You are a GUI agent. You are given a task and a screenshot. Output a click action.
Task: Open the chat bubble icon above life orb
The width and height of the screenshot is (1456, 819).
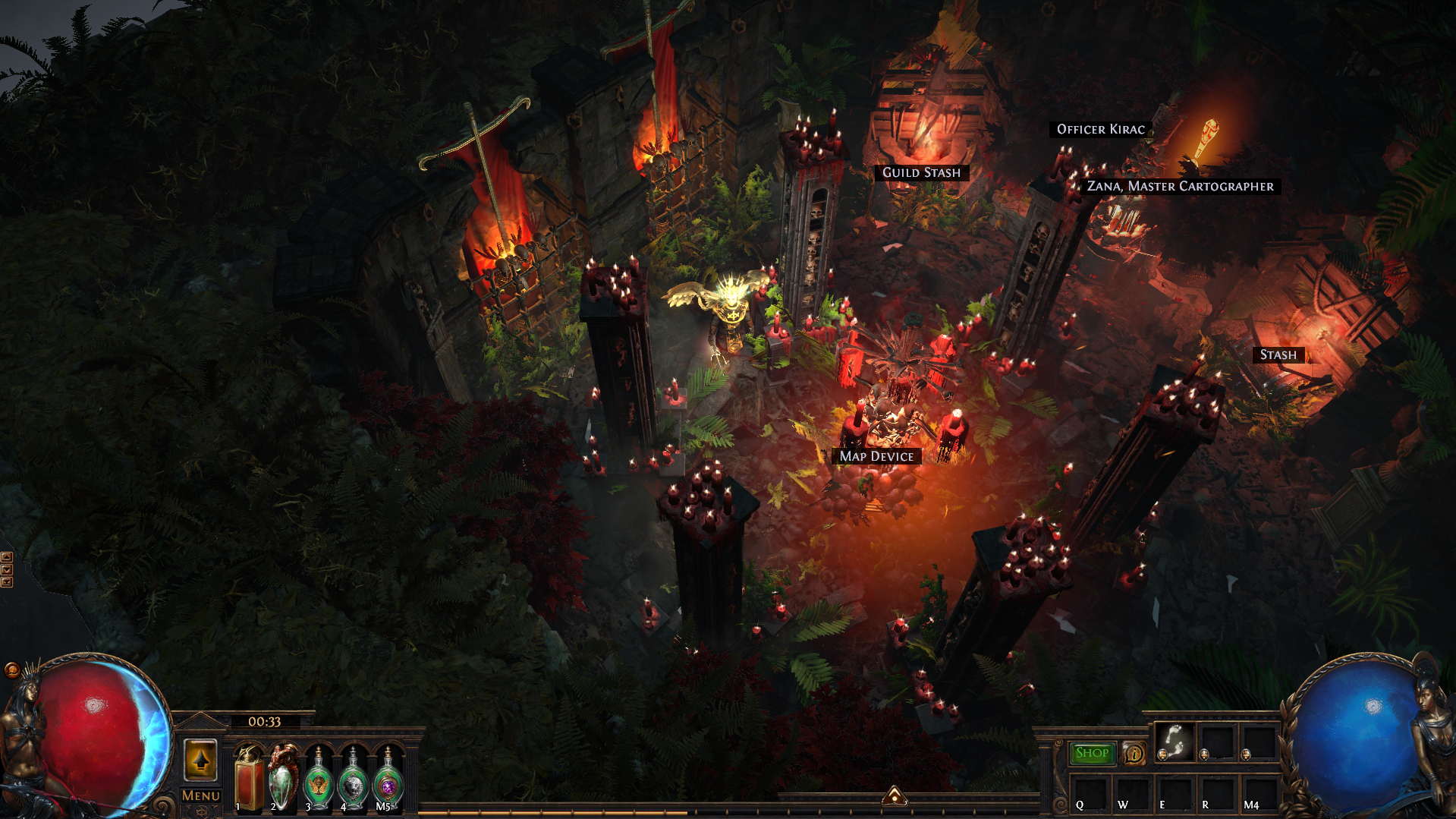(x=11, y=669)
